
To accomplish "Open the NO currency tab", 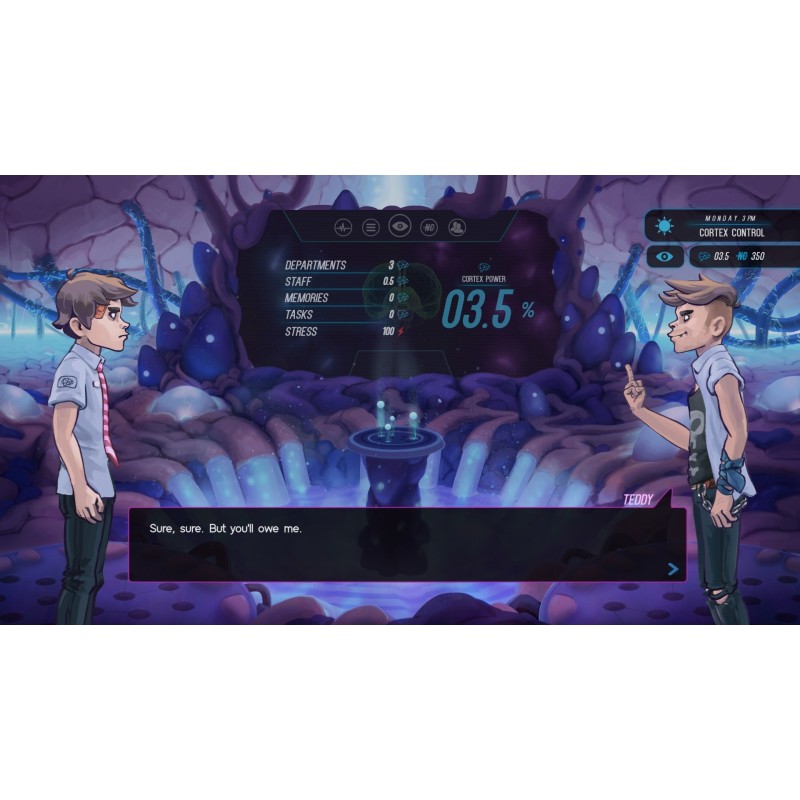I will tap(429, 228).
